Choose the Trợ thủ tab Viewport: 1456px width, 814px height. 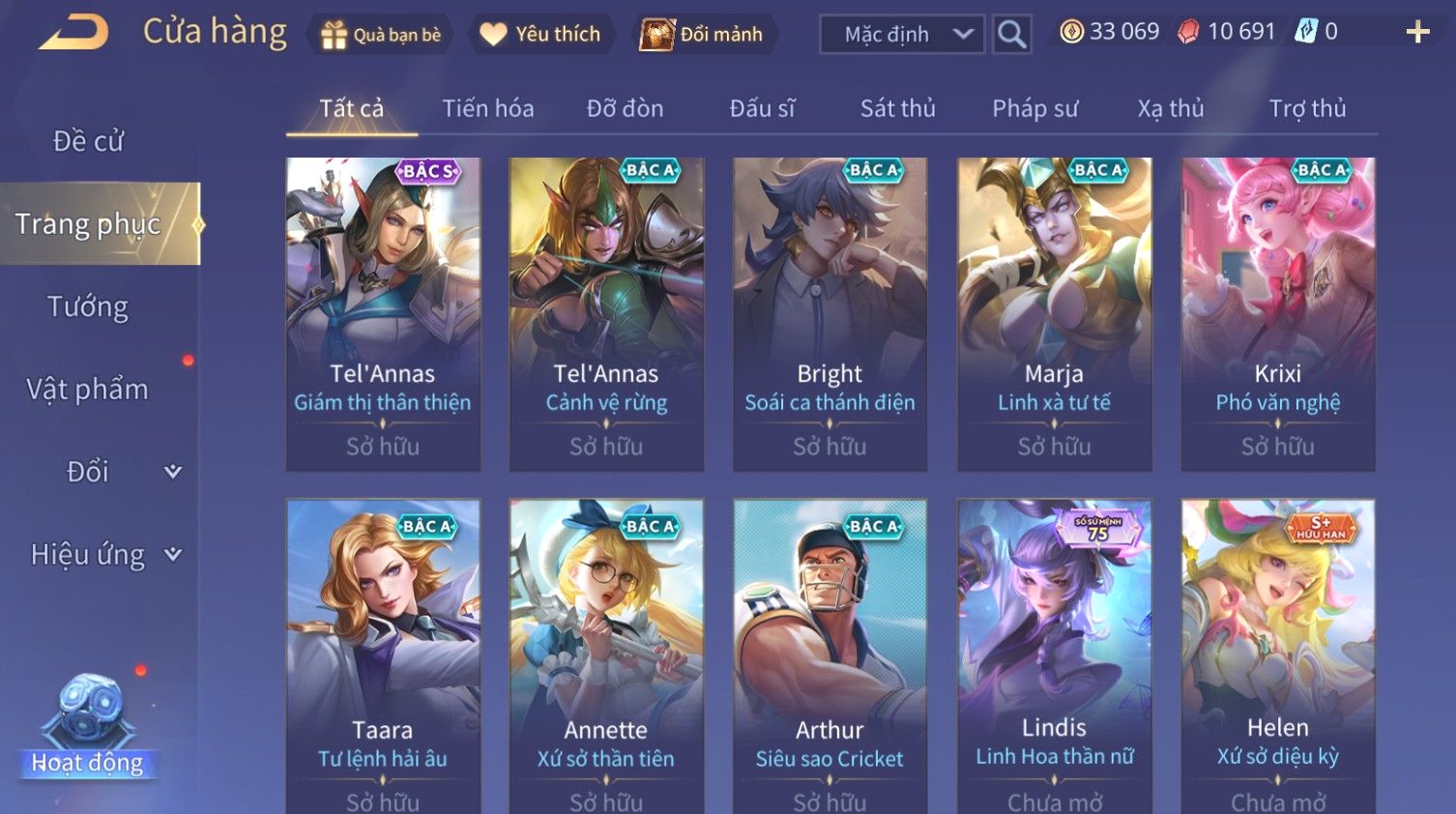pyautogui.click(x=1307, y=108)
